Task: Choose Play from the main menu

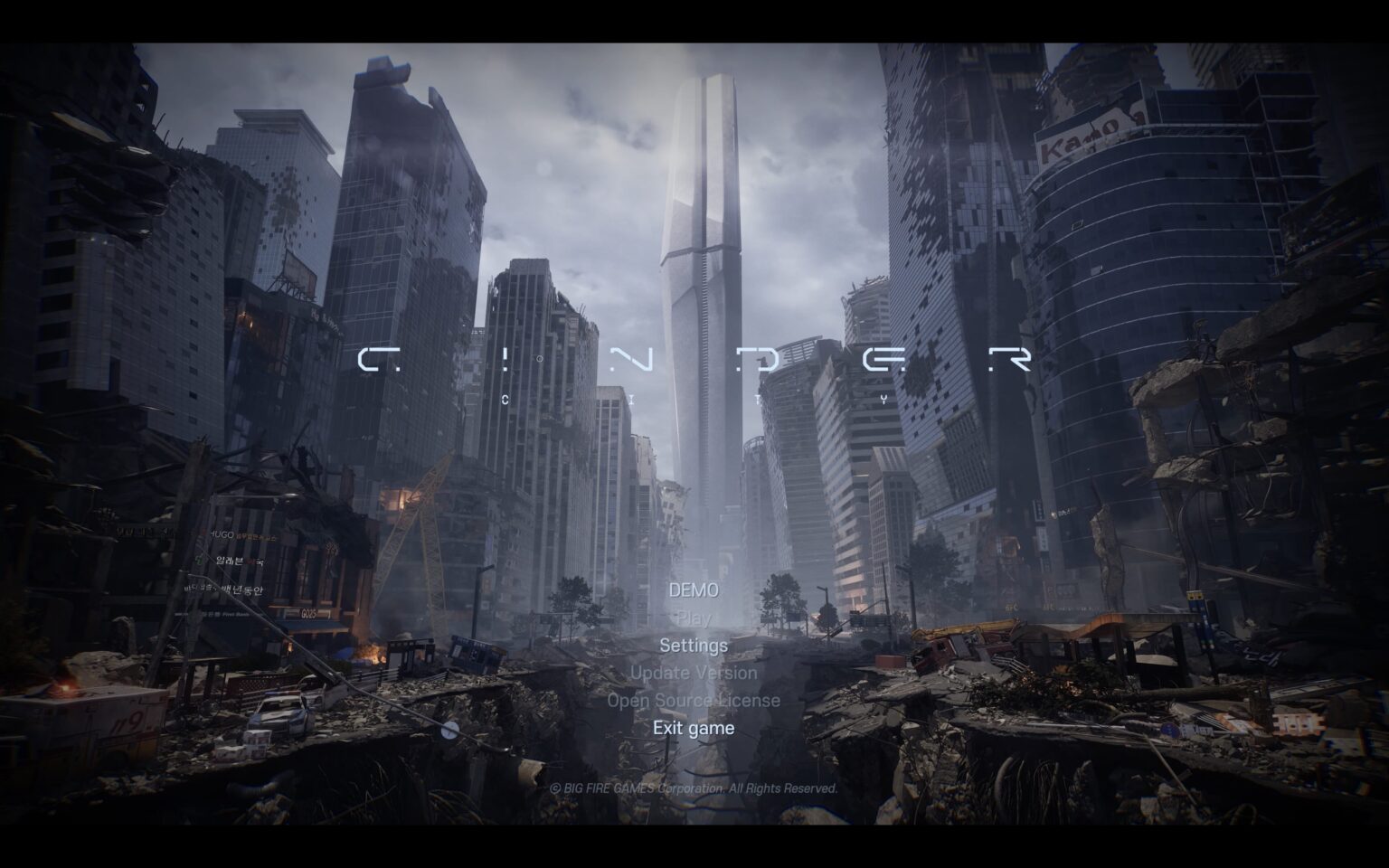Action: pos(694,618)
